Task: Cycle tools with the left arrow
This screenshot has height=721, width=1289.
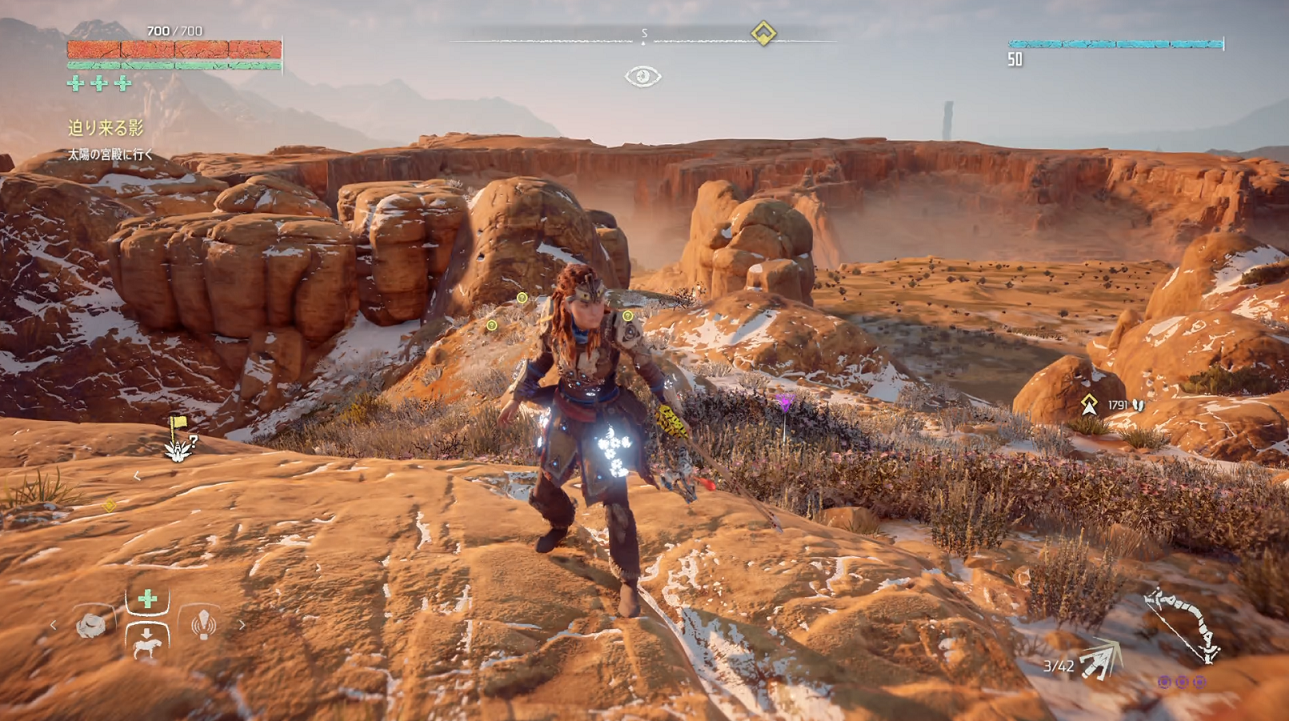Action: (54, 626)
